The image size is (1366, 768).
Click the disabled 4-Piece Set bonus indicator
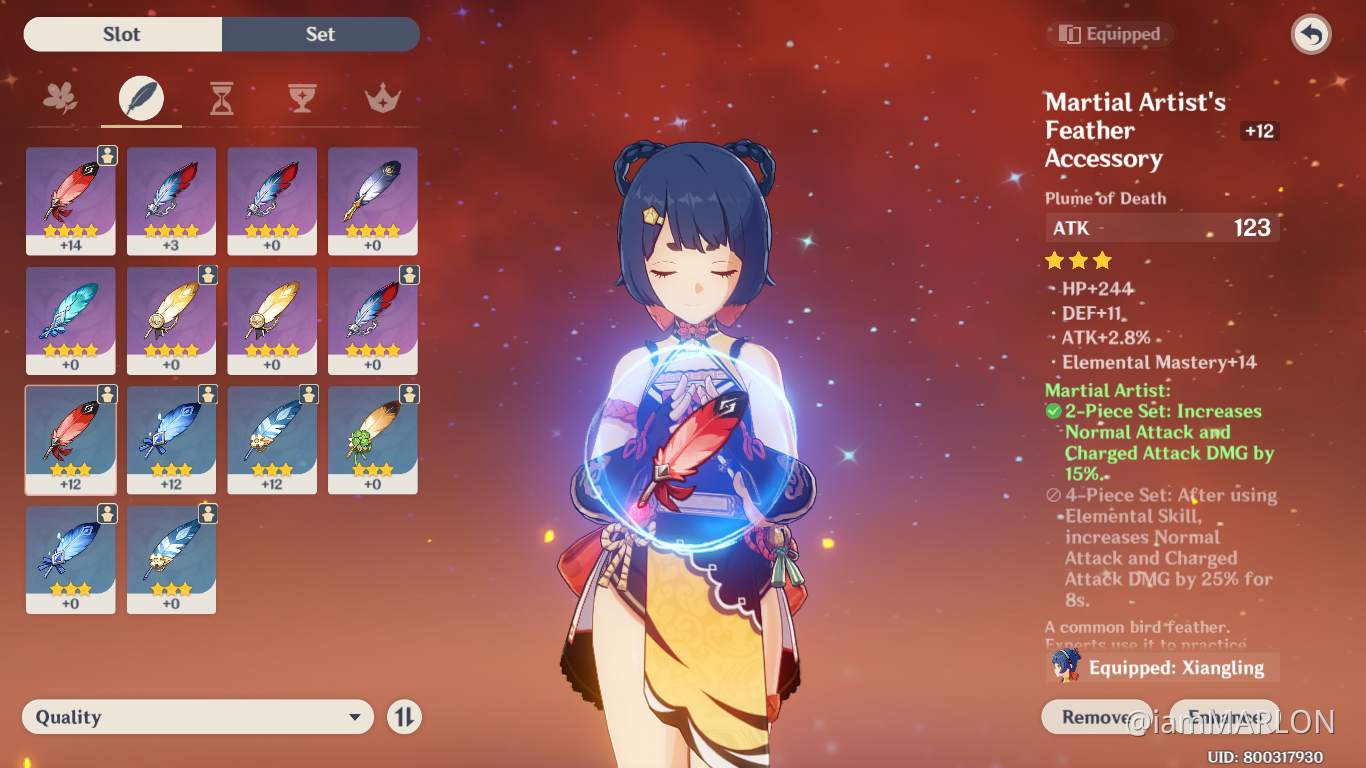coord(1053,495)
